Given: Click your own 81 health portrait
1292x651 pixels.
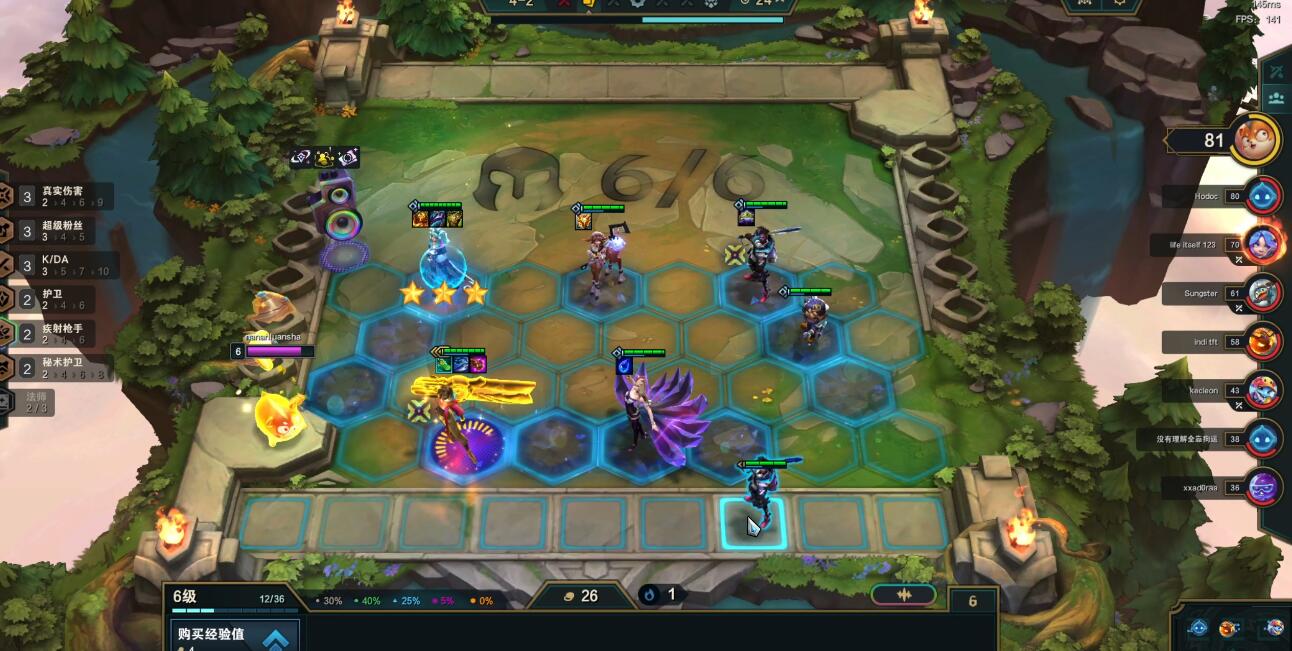Looking at the screenshot, I should (x=1254, y=139).
